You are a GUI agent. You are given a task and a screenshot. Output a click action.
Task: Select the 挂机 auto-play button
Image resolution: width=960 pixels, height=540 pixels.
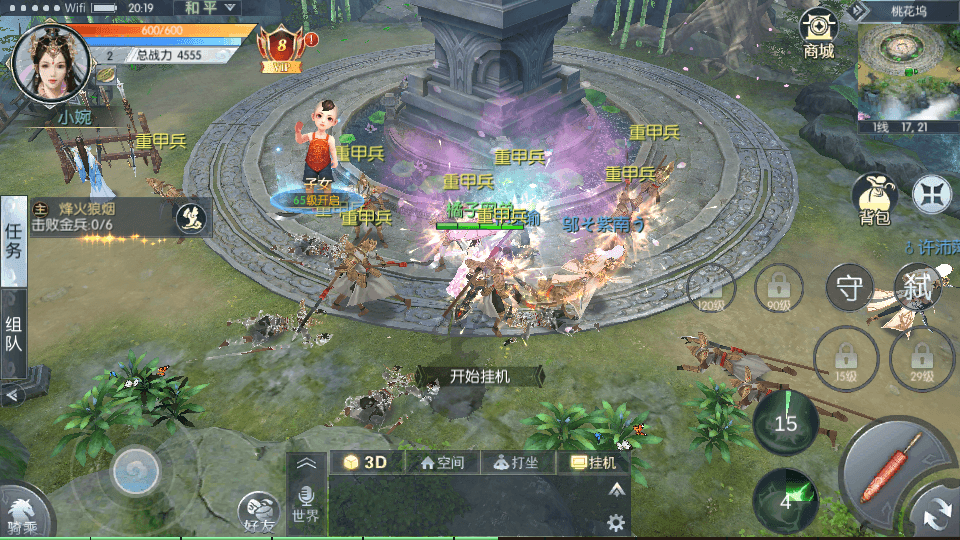click(594, 462)
